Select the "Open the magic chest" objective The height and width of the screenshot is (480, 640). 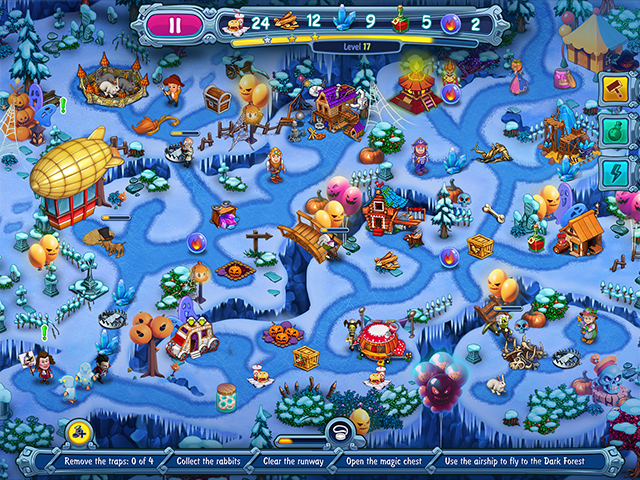click(x=400, y=462)
